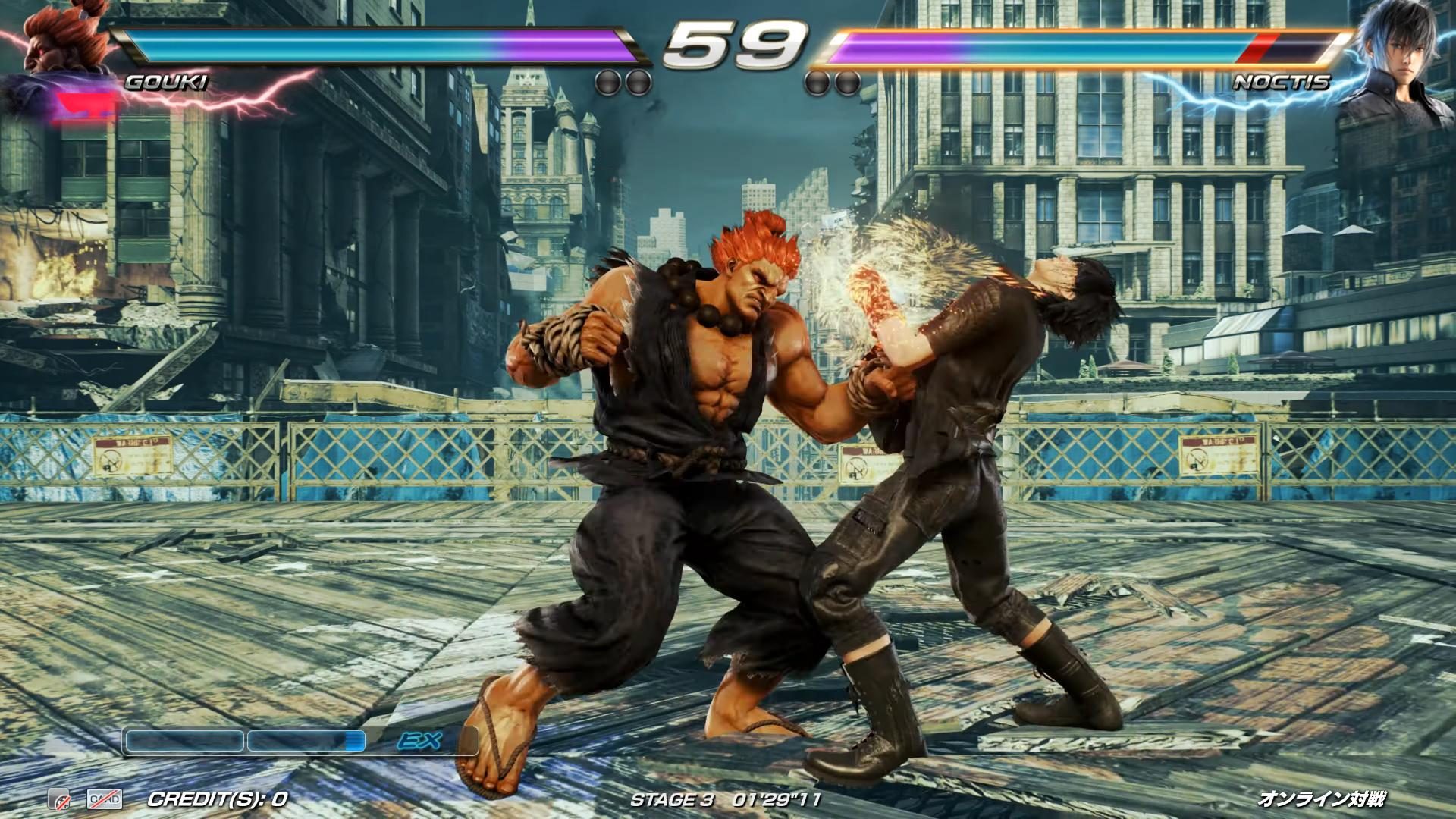This screenshot has height=819, width=1456.
Task: Select the GOUKI name label
Action: 165,82
